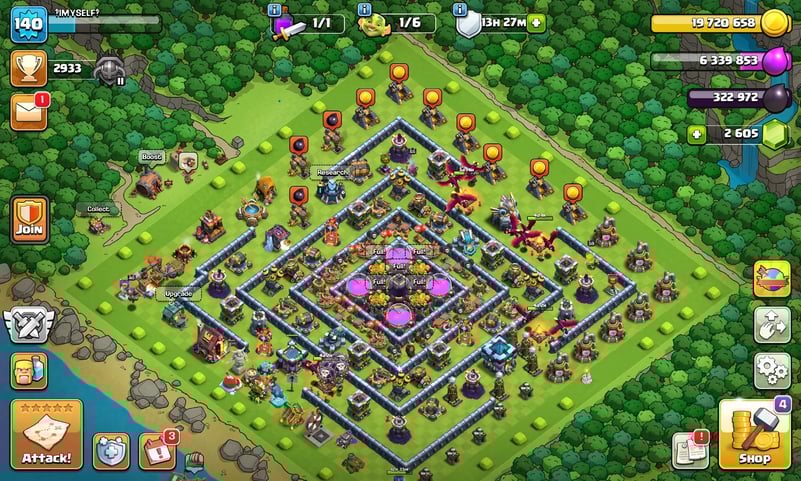Show shield info above the shield icon
The width and height of the screenshot is (801, 481).
pyautogui.click(x=461, y=9)
